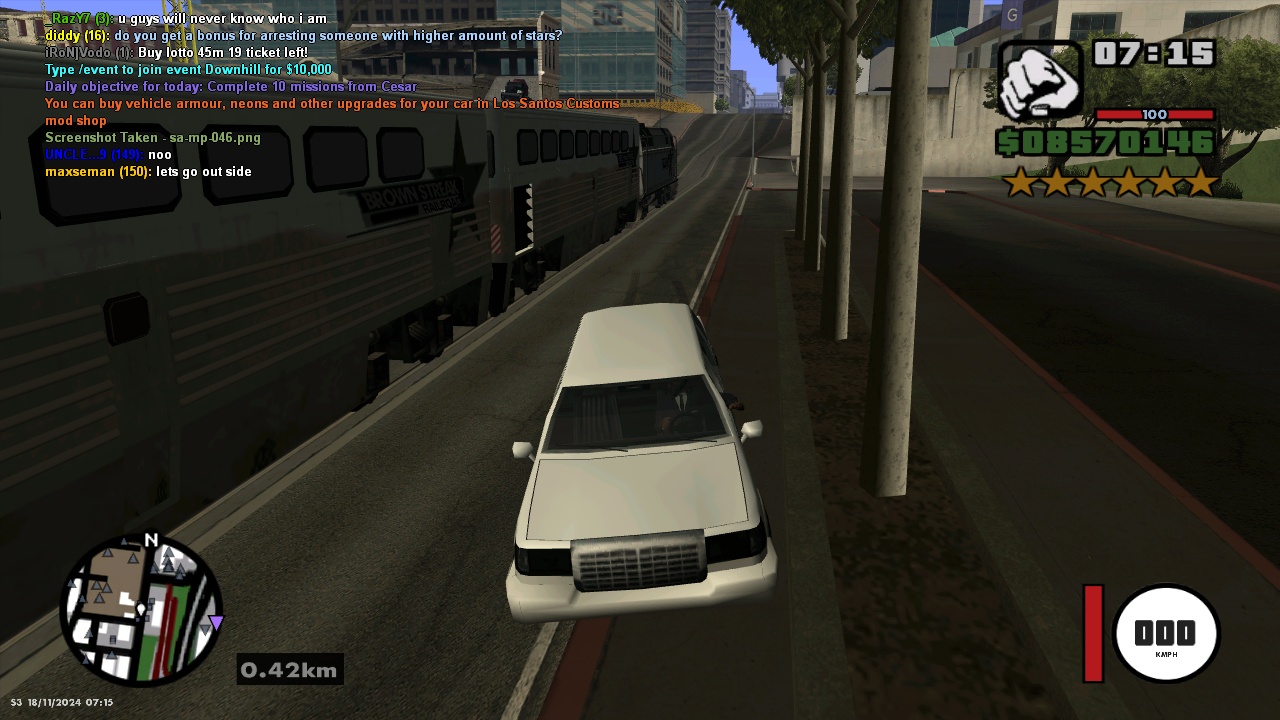Image resolution: width=1280 pixels, height=720 pixels.
Task: Click the Los Santos Customs mod shop message
Action: 330,103
